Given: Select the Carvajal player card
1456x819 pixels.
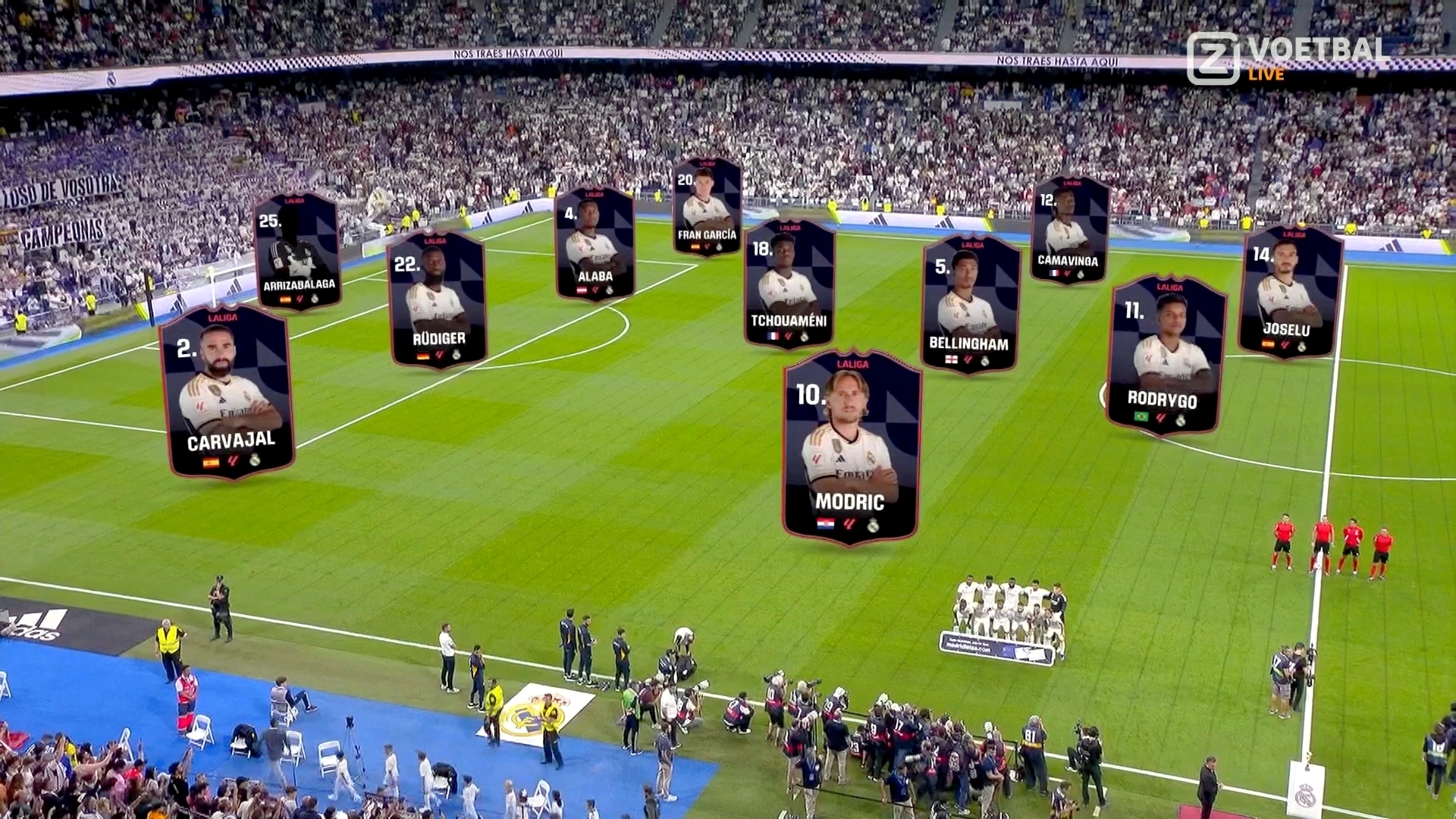Looking at the screenshot, I should coord(227,392).
